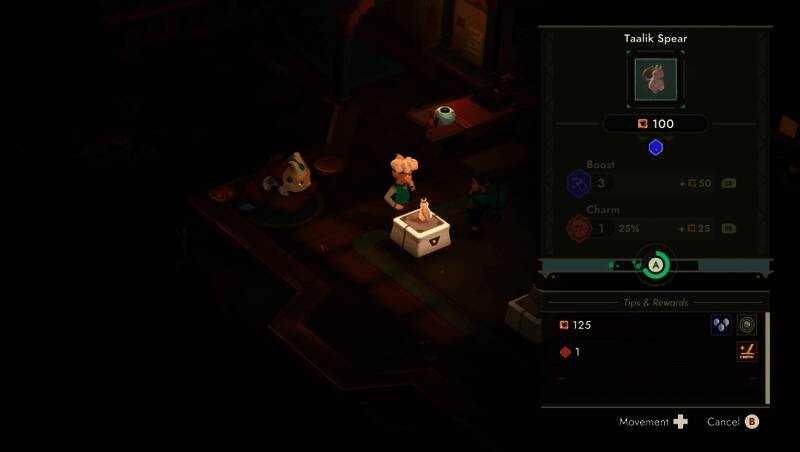
Task: Click the Boost blue hexagon emblem
Action: pyautogui.click(x=579, y=183)
